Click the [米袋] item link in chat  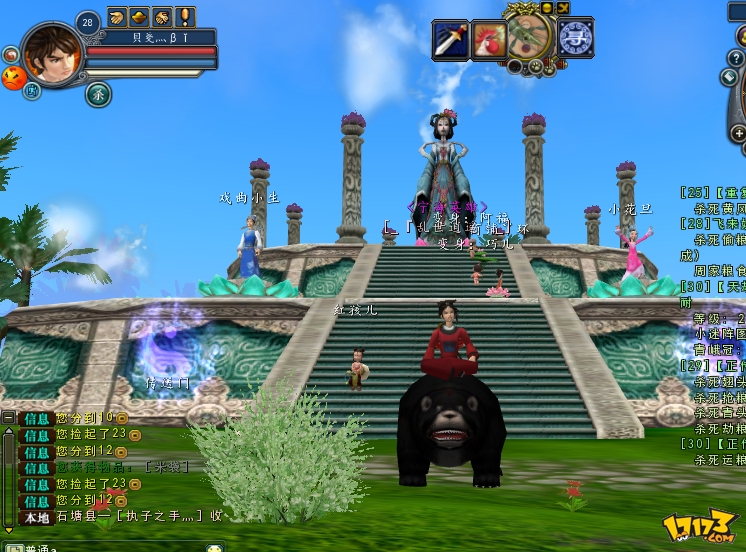coord(166,467)
